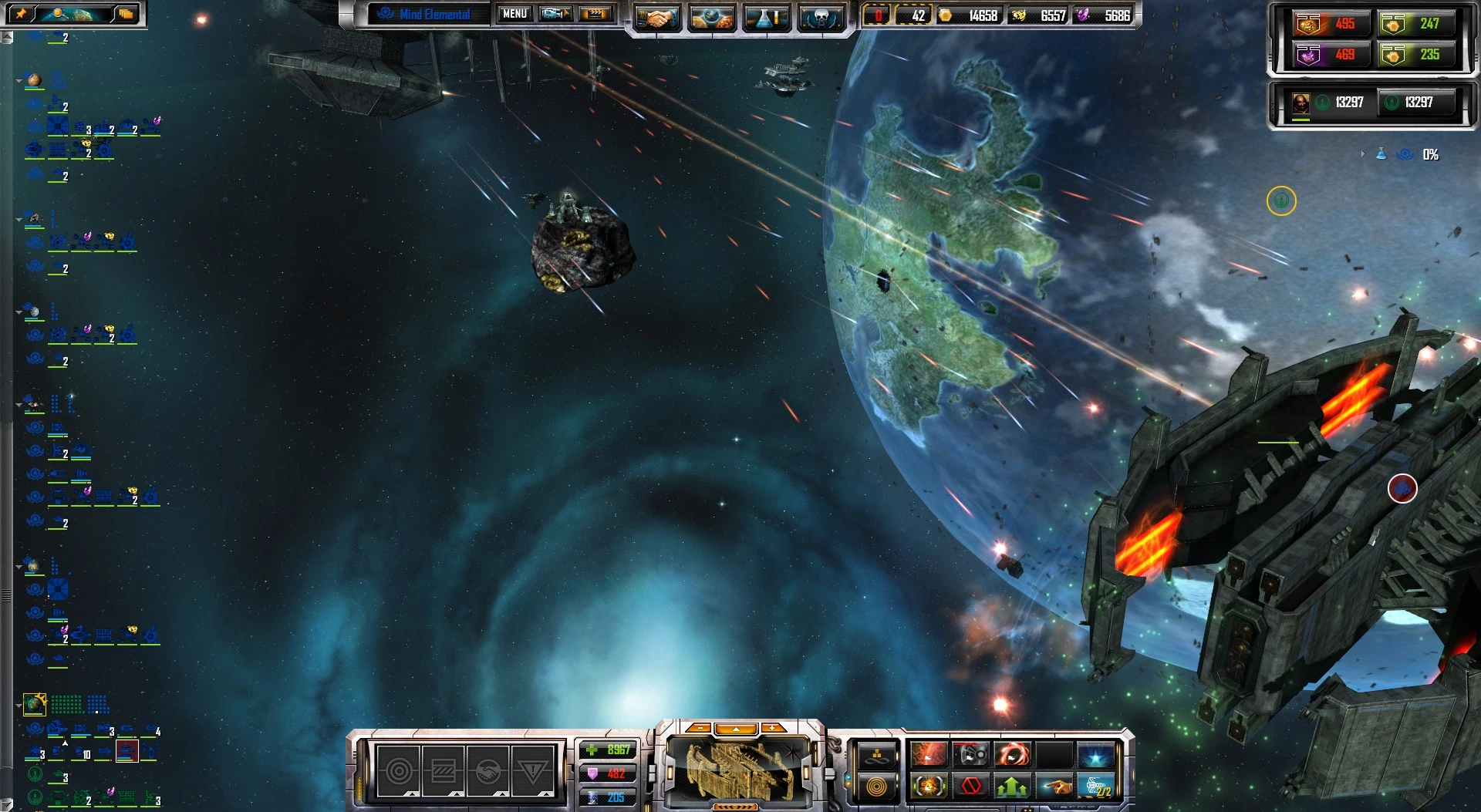Open the Empire planets overview panel
The image size is (1481, 812).
711,14
